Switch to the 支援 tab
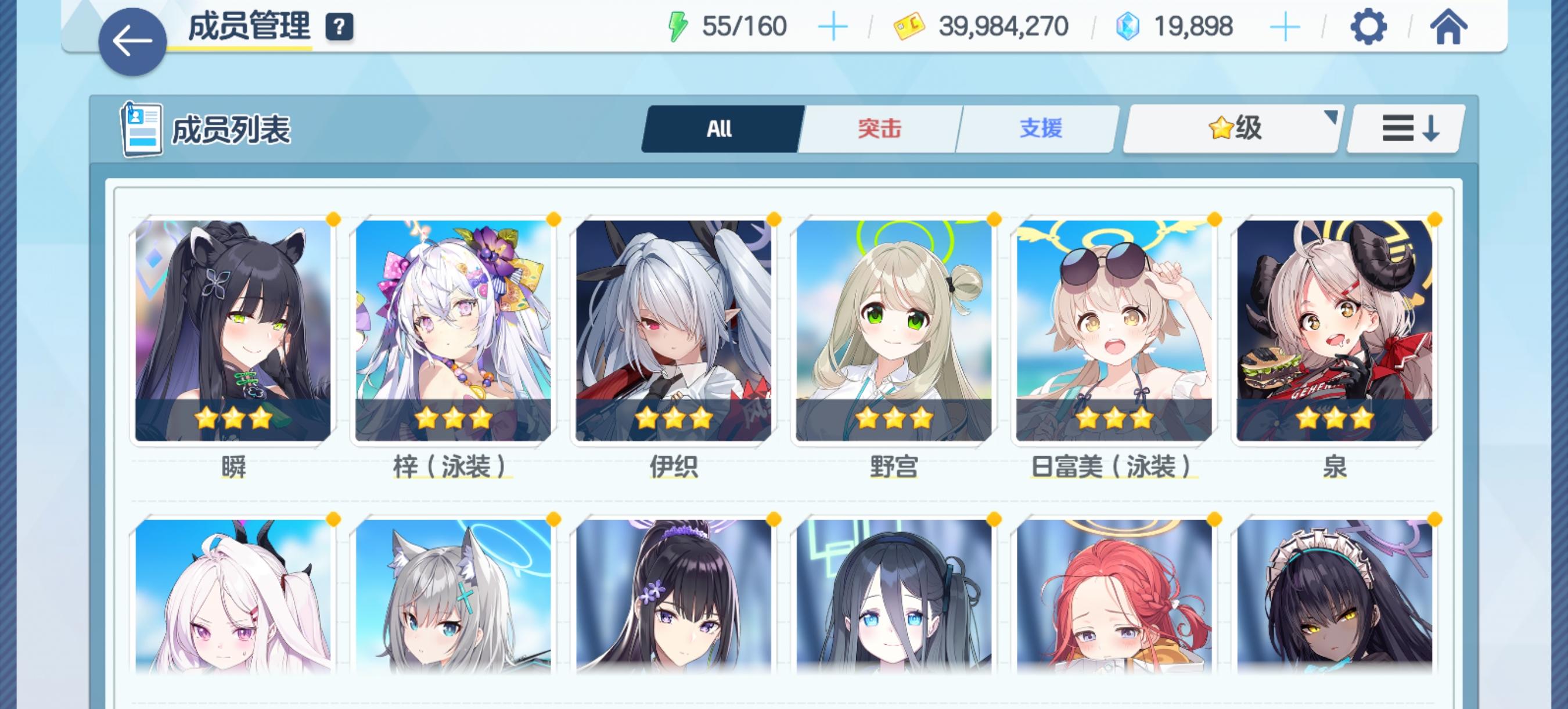Image resolution: width=1568 pixels, height=709 pixels. (x=1039, y=128)
